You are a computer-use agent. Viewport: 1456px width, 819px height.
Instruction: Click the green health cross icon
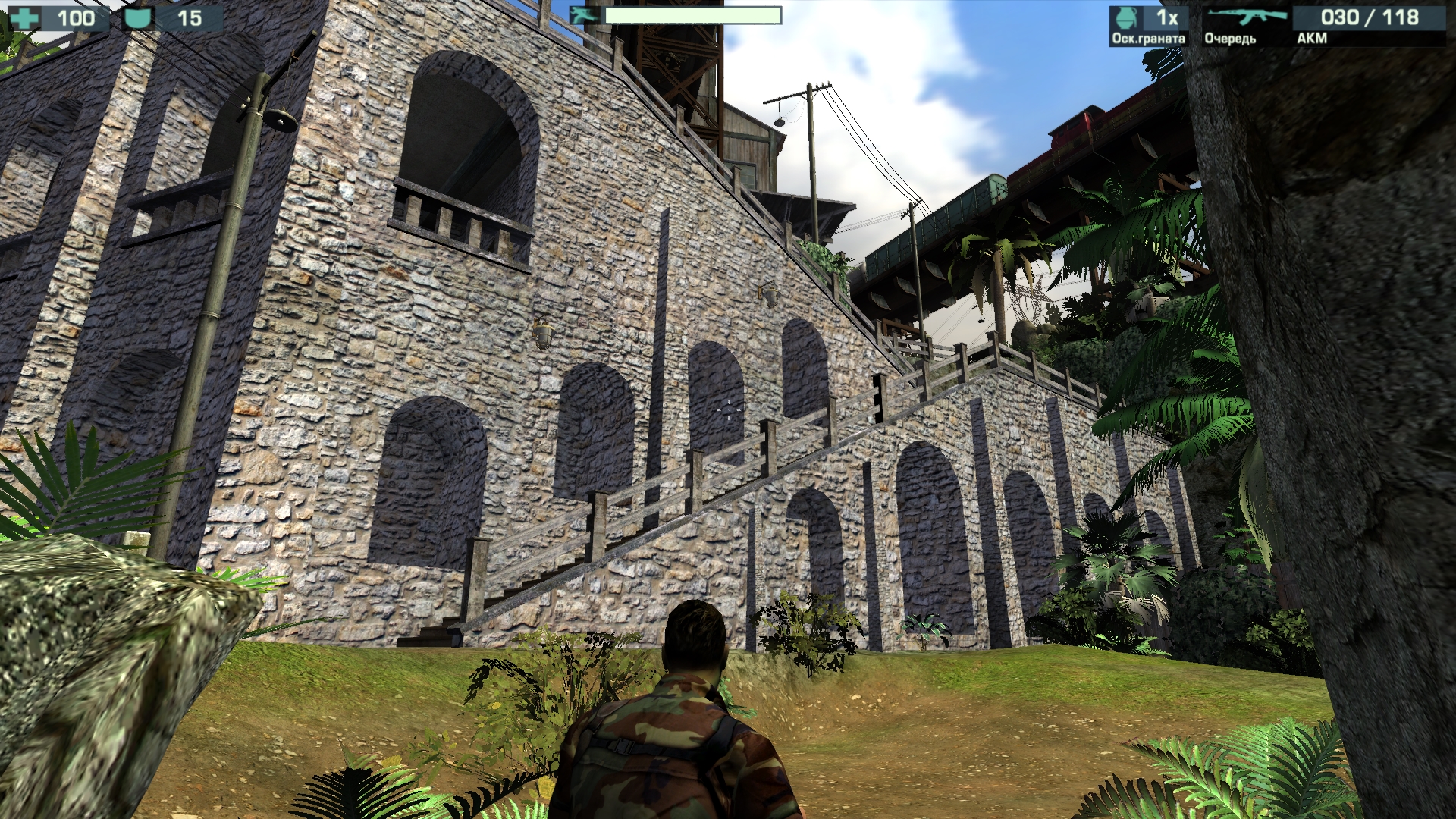click(25, 17)
